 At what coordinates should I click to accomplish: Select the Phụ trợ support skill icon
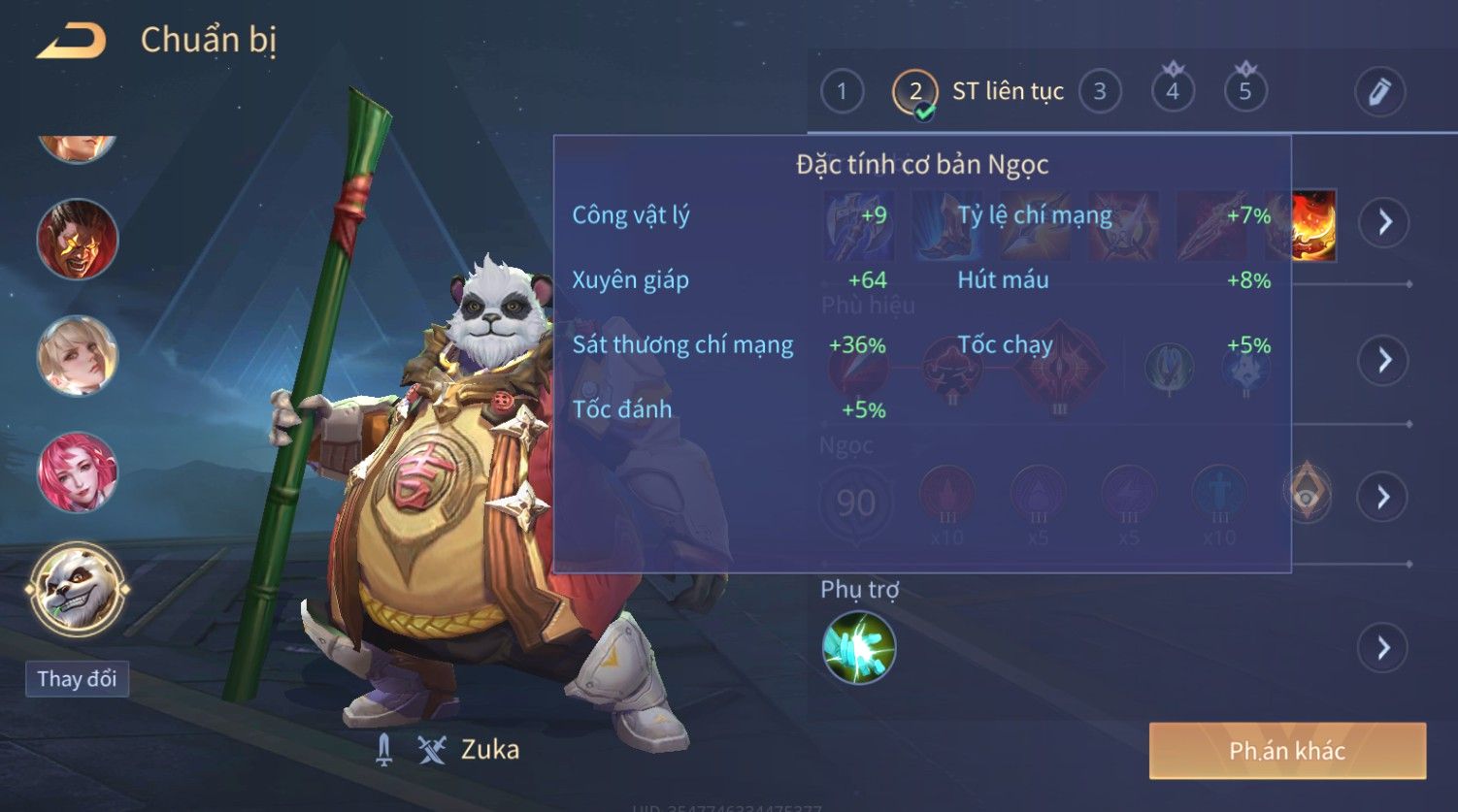tap(858, 647)
